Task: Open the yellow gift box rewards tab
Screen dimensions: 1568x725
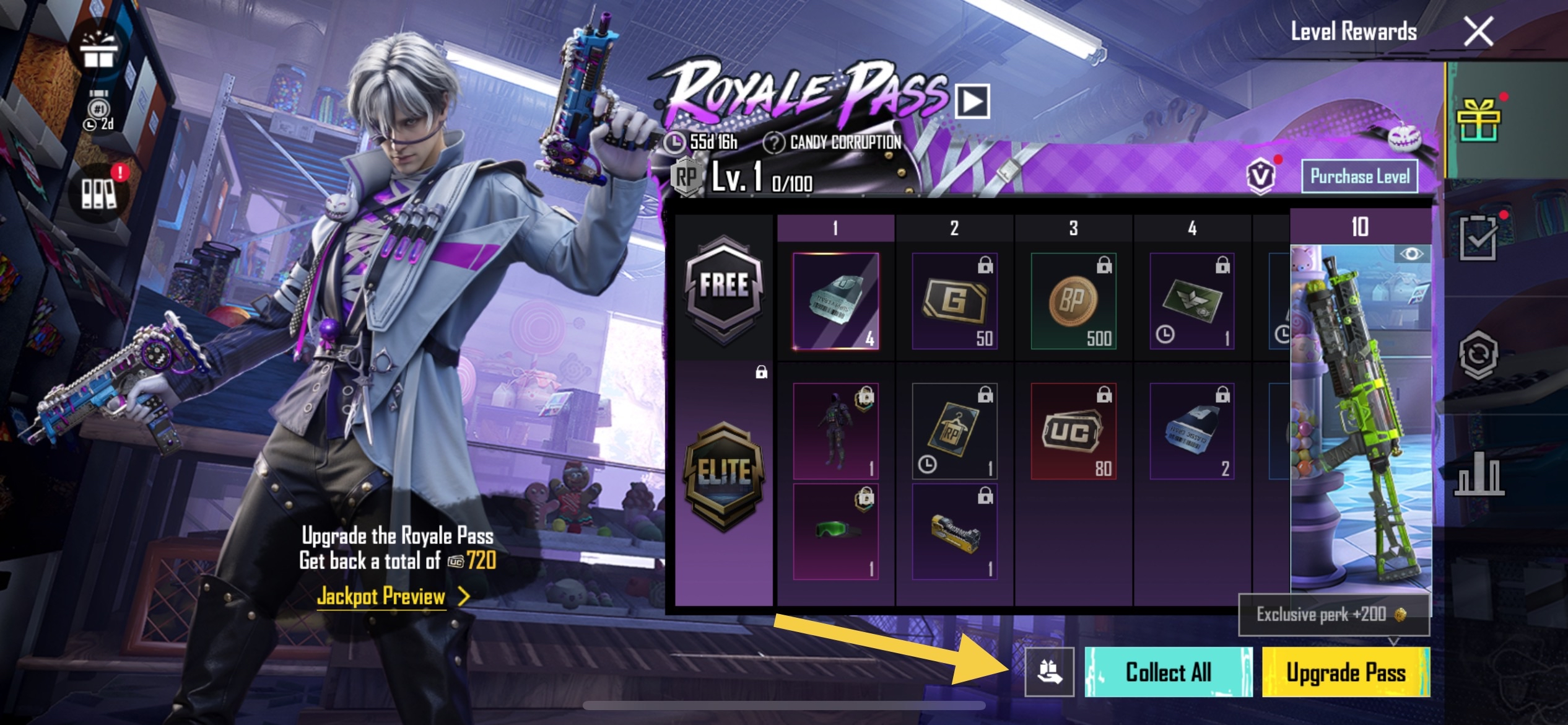Action: pos(1479,120)
